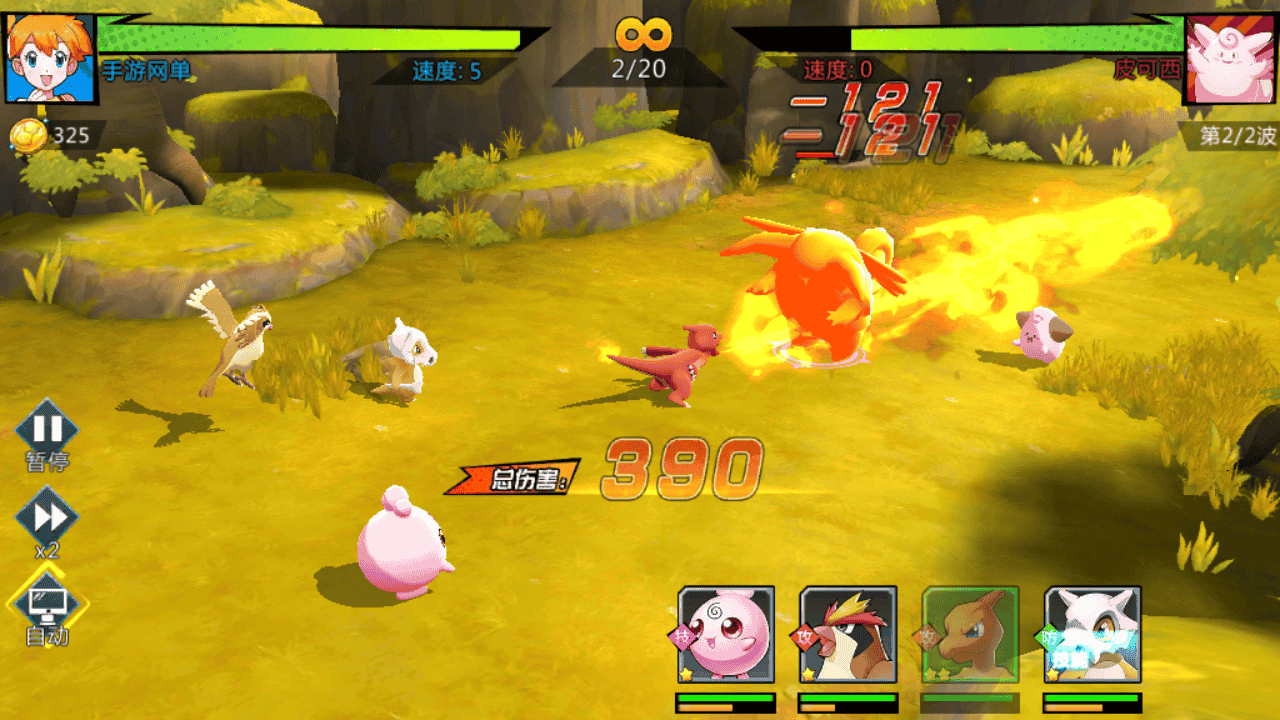Toggle the x2 battle speed button
This screenshot has width=1280, height=720.
point(47,518)
